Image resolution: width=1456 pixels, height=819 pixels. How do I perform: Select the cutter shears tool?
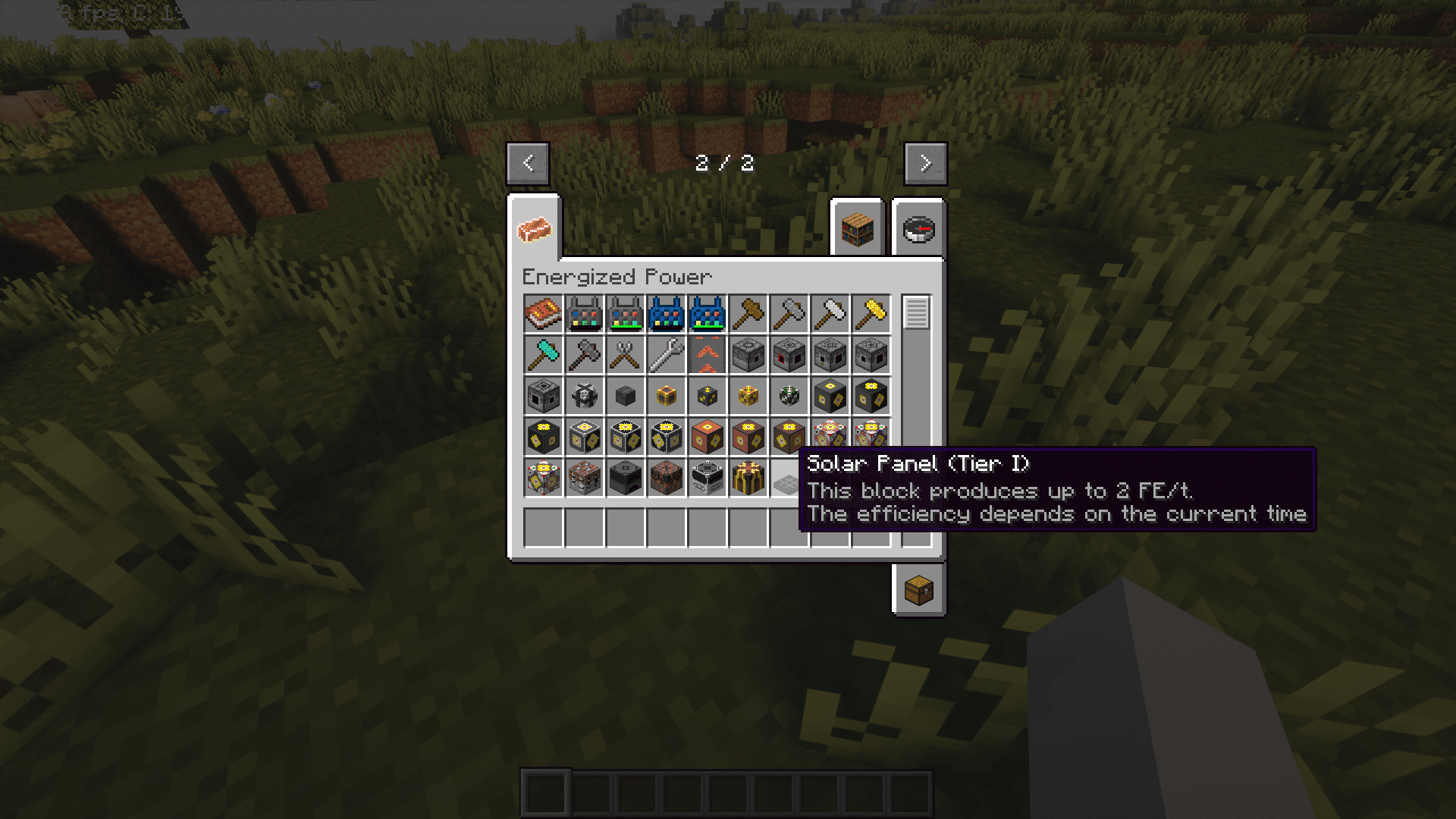click(626, 356)
